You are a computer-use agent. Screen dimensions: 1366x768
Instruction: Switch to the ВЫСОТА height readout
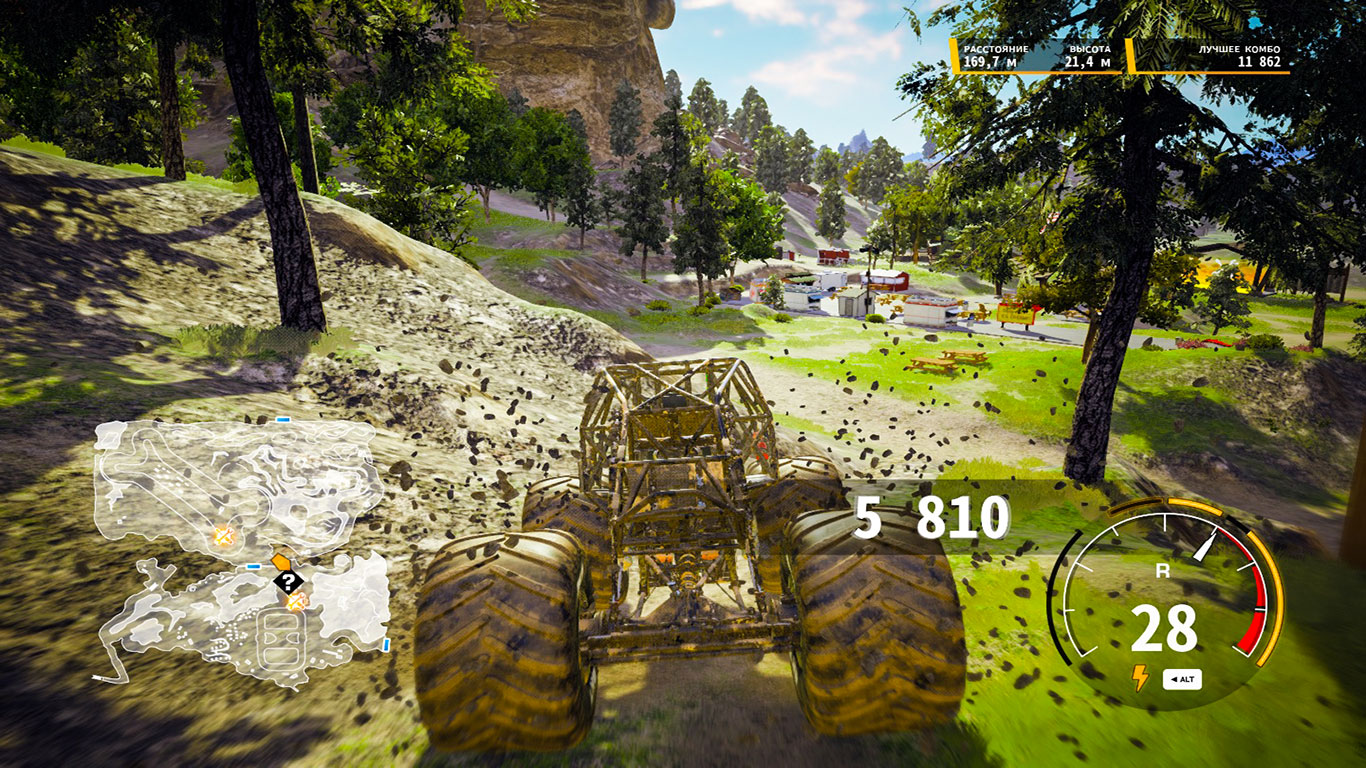[x=1090, y=57]
